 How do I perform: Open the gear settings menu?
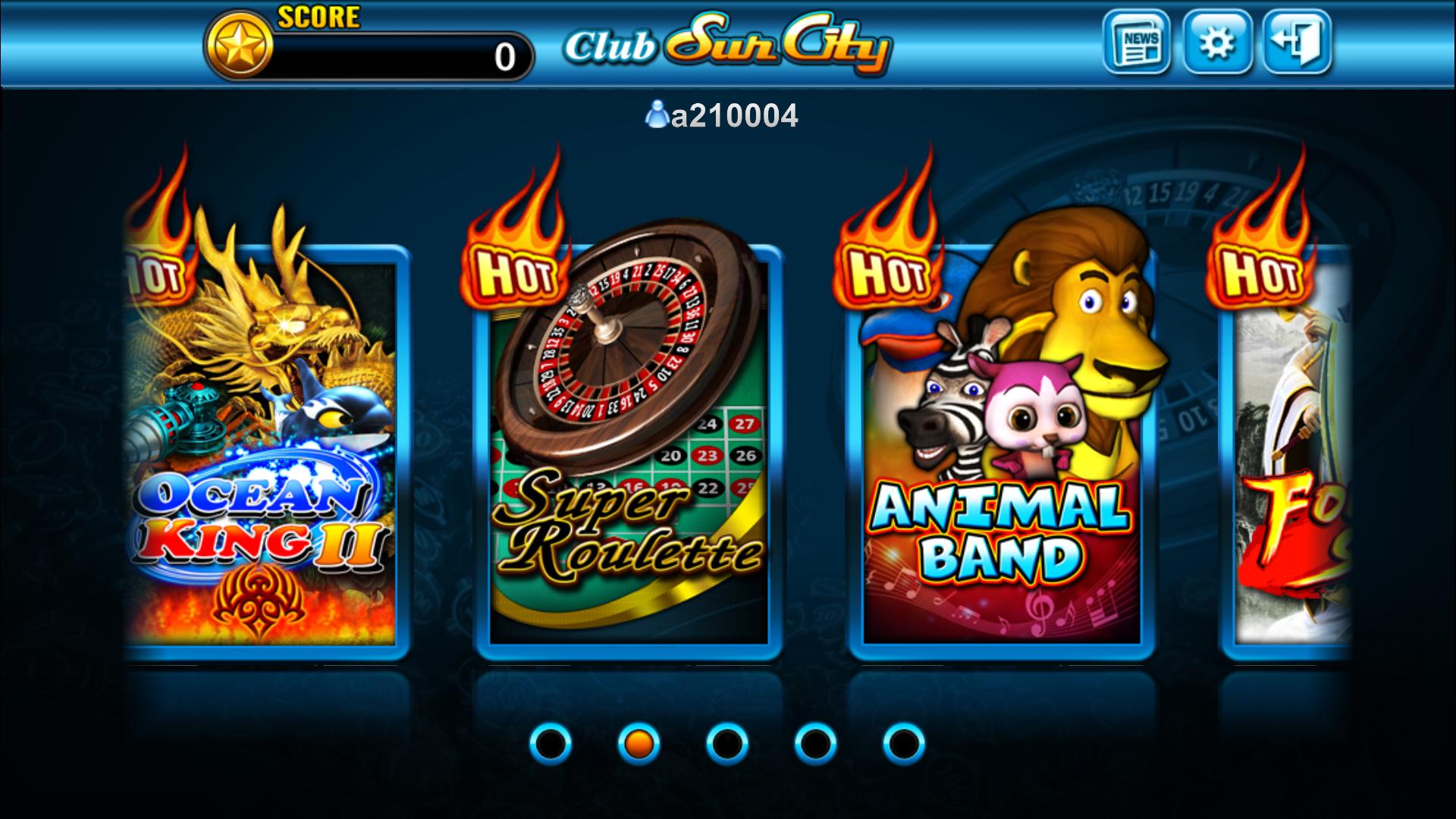1216,42
